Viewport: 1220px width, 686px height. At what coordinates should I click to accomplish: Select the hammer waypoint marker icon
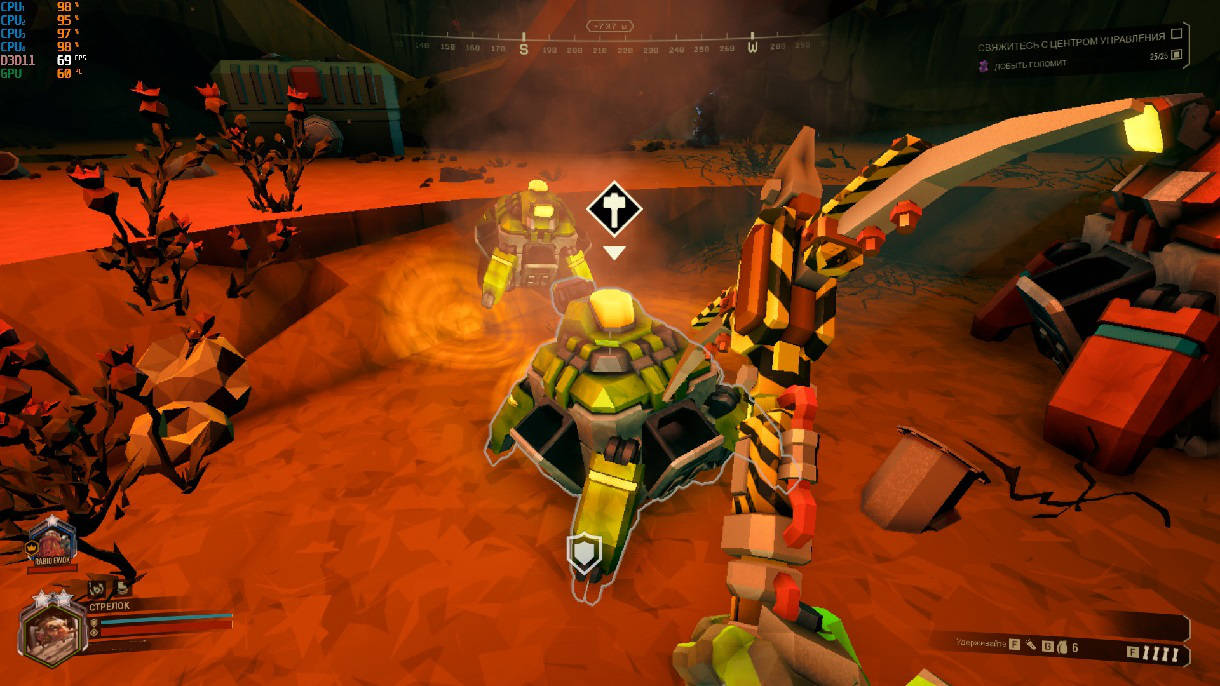pos(613,209)
